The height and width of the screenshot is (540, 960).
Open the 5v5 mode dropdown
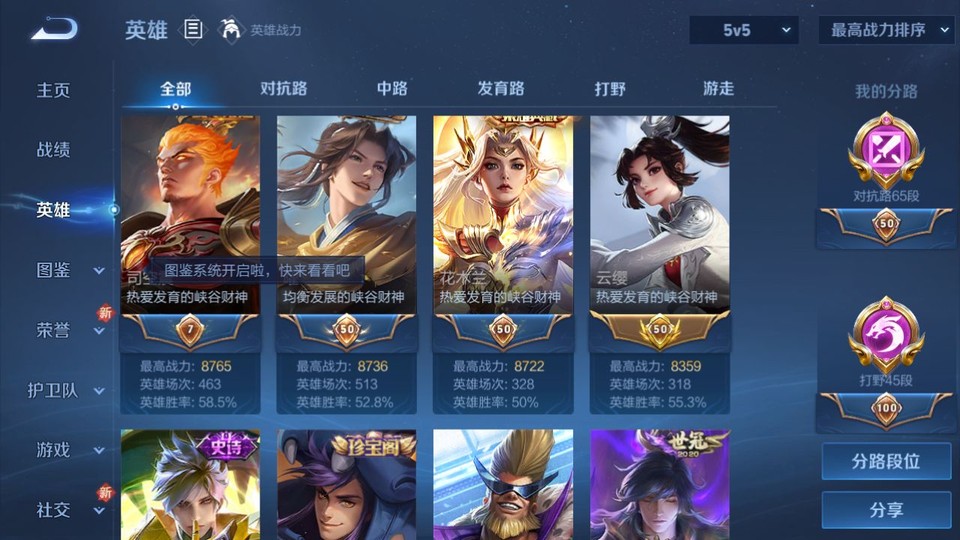click(x=743, y=30)
